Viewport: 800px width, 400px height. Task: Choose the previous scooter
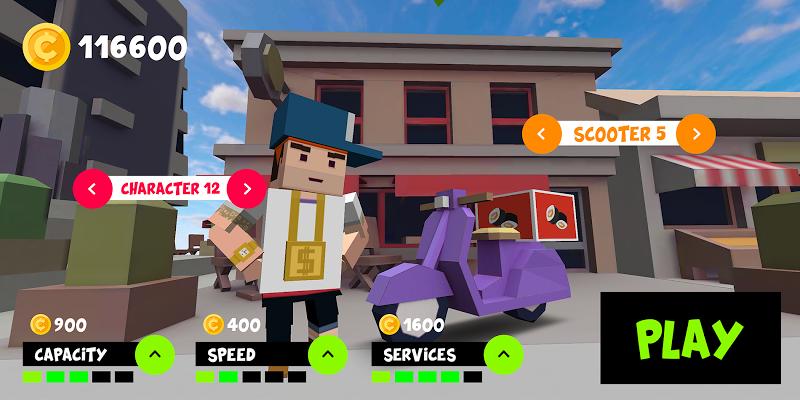pyautogui.click(x=541, y=133)
